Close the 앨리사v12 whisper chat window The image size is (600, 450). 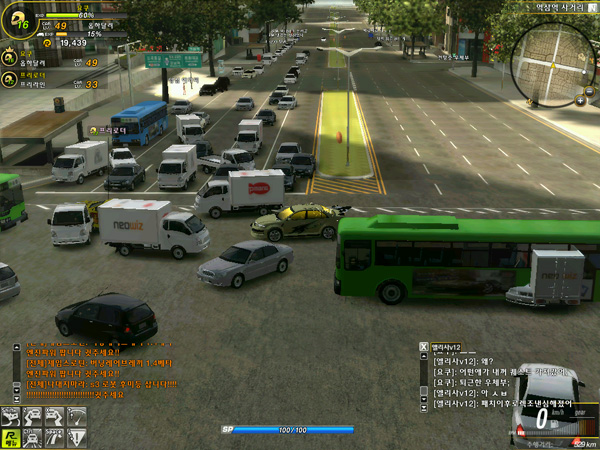[424, 346]
